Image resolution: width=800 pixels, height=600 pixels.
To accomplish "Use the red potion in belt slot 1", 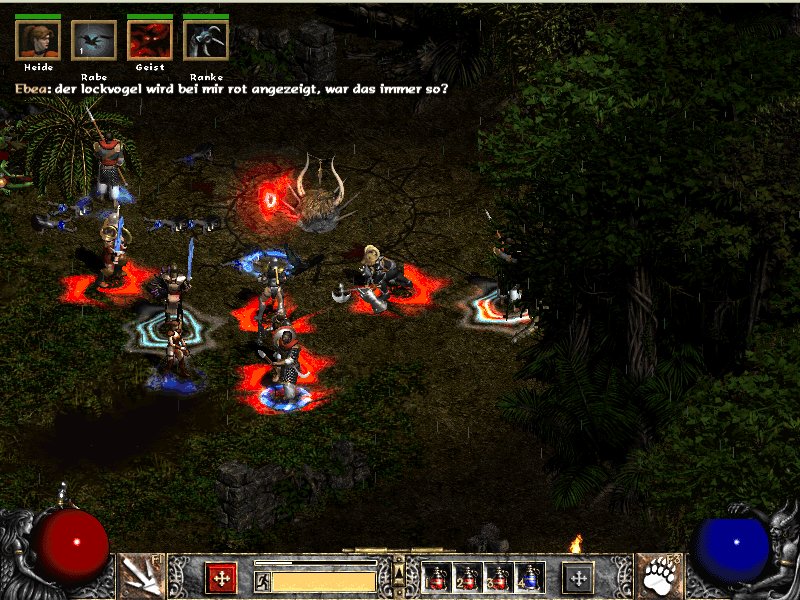I will (x=435, y=577).
